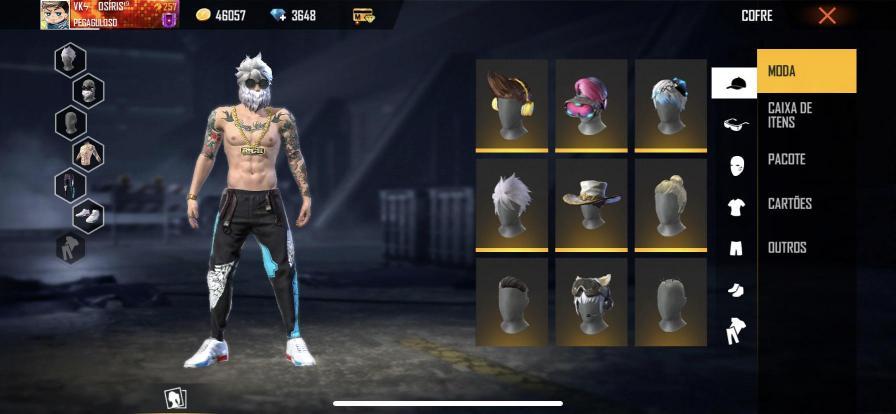Select the t-shirt tops category icon
896x414 pixels.
734,207
